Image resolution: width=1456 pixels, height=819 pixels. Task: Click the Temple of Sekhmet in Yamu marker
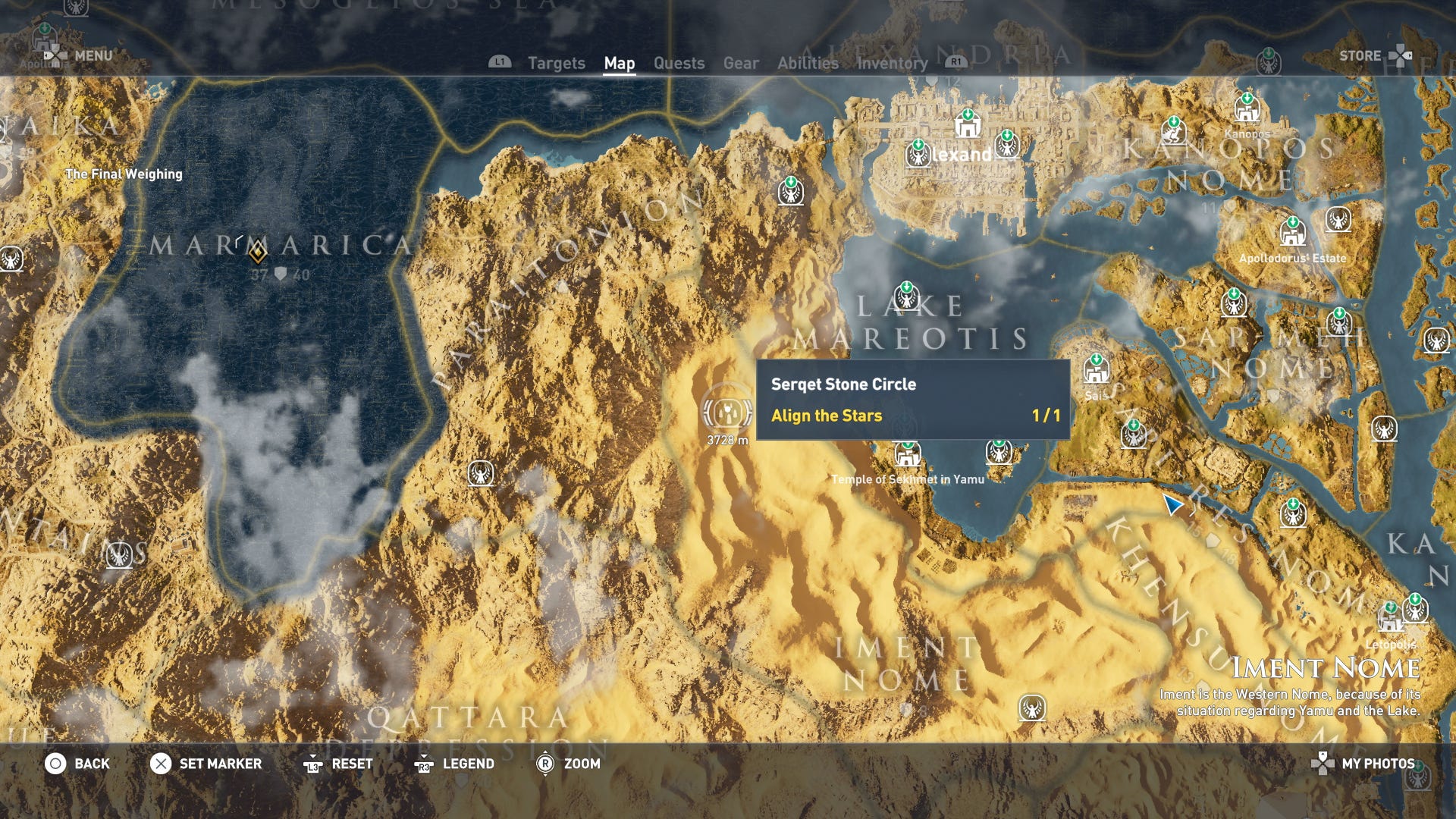tap(907, 454)
